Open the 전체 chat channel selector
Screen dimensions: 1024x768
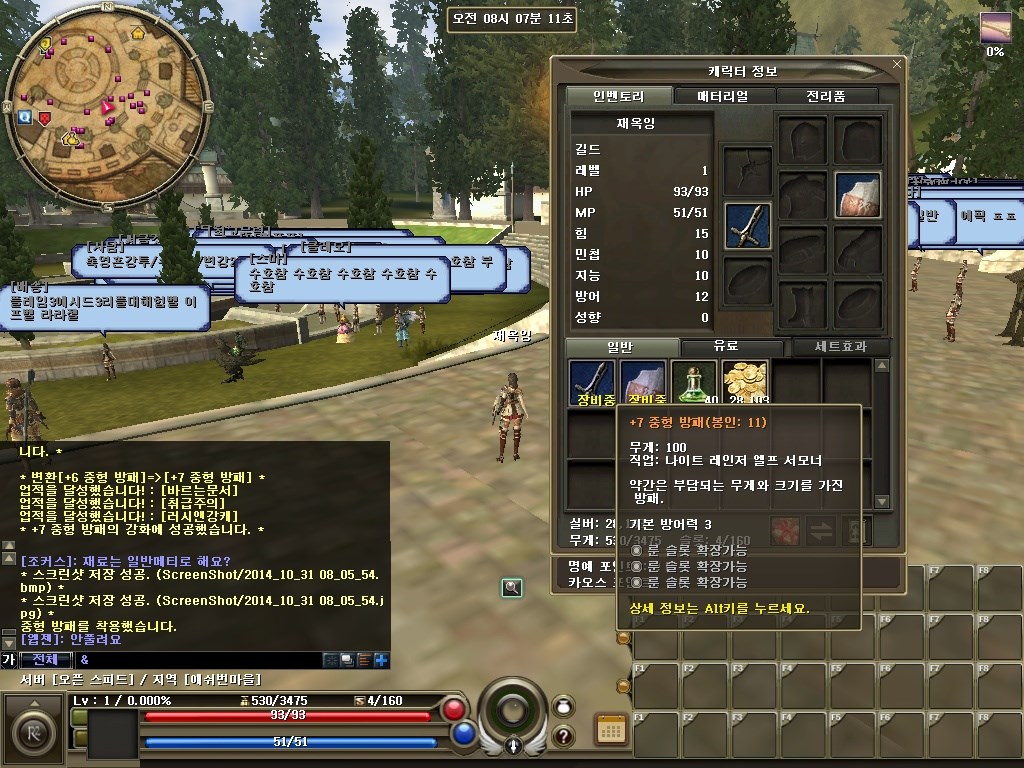click(46, 660)
